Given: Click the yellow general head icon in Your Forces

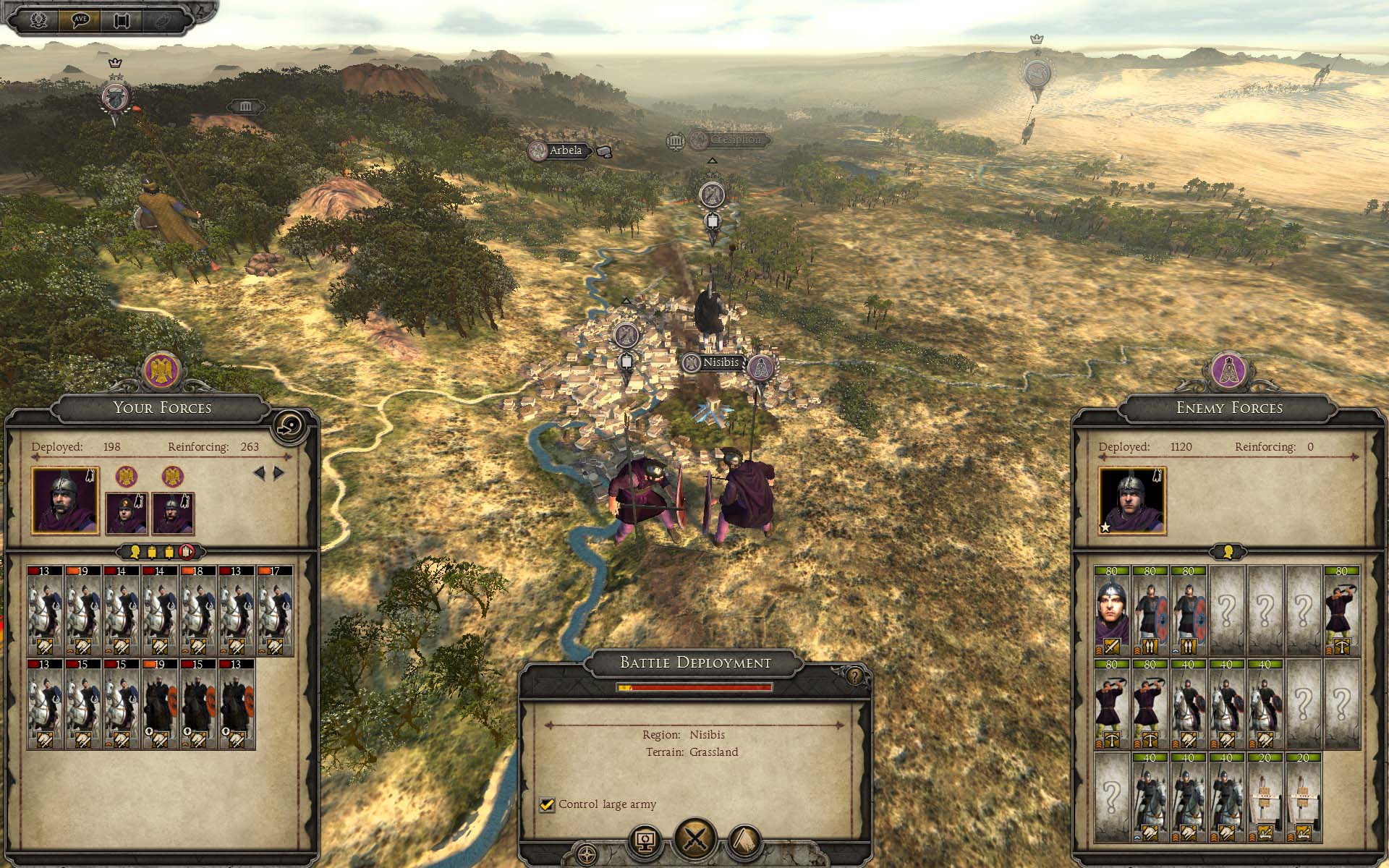Looking at the screenshot, I should tap(135, 552).
